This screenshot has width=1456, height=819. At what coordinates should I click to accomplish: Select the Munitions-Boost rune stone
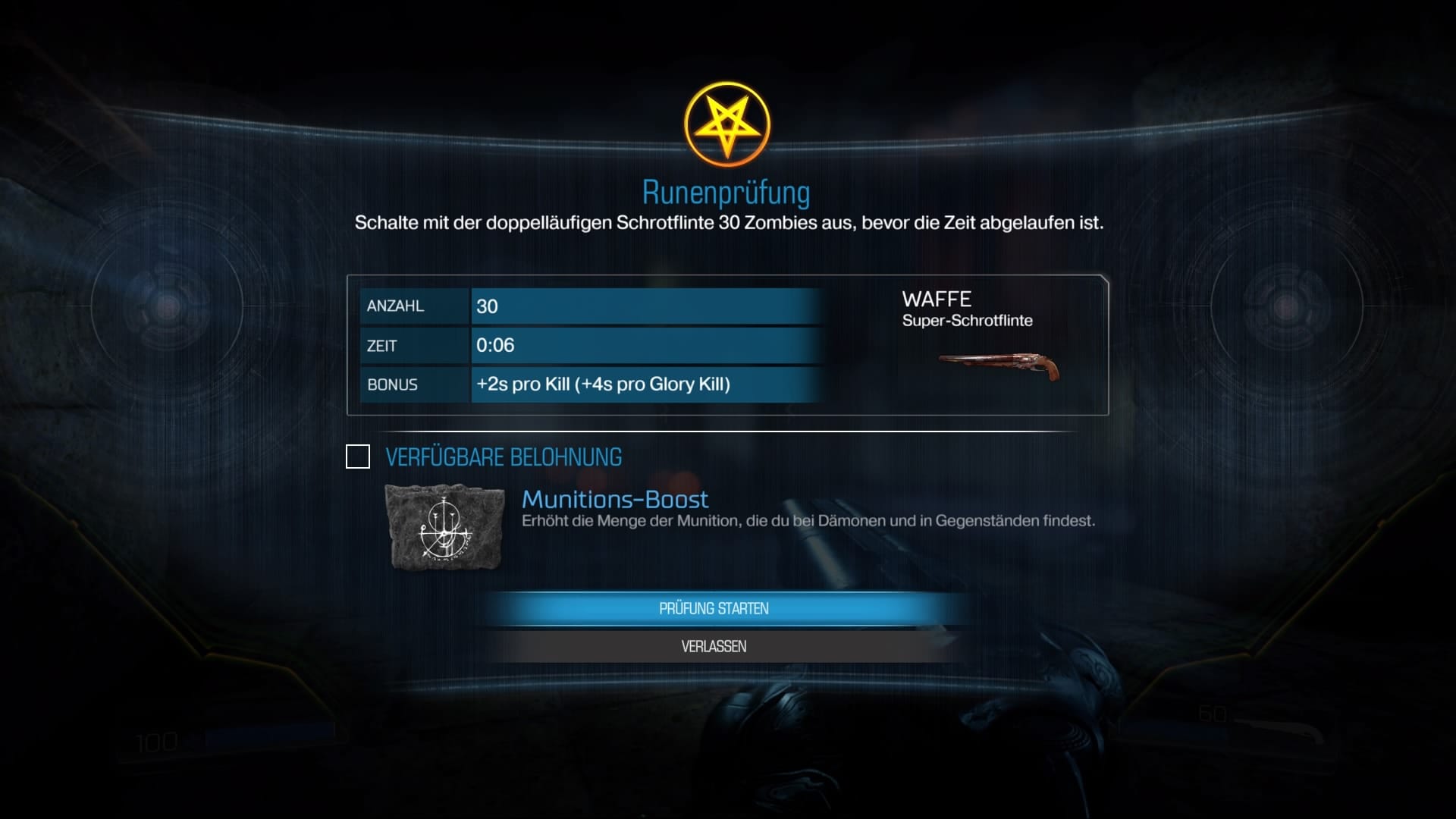coord(444,528)
